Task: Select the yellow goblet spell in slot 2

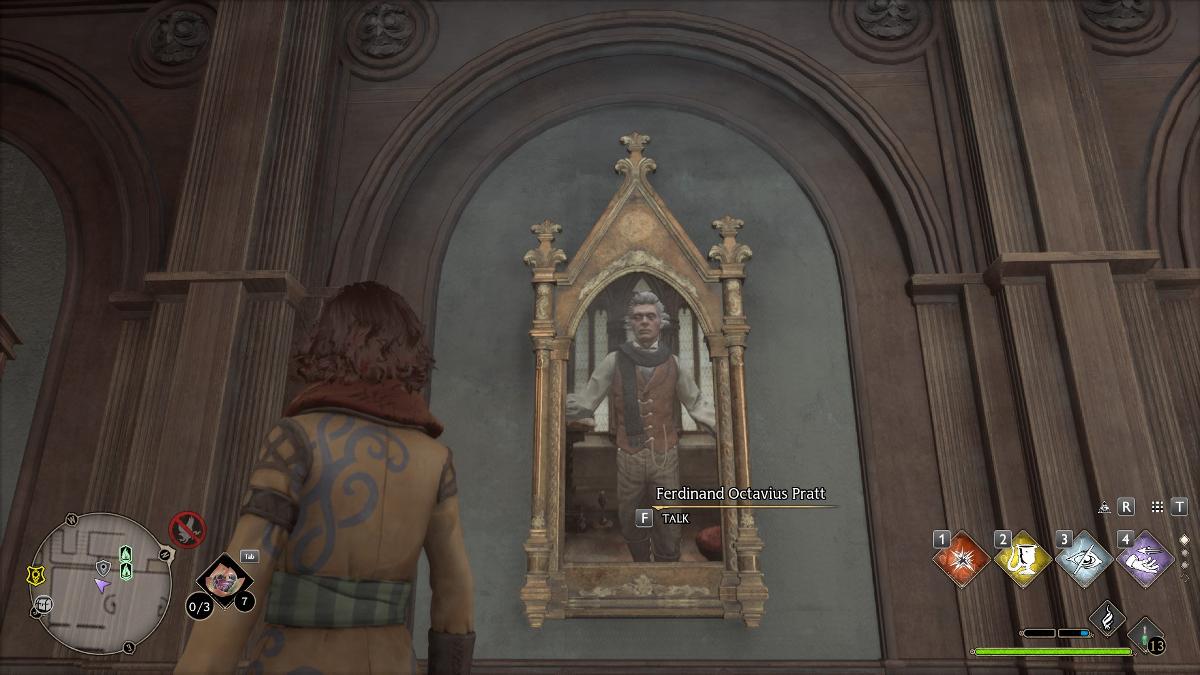Action: 1023,560
